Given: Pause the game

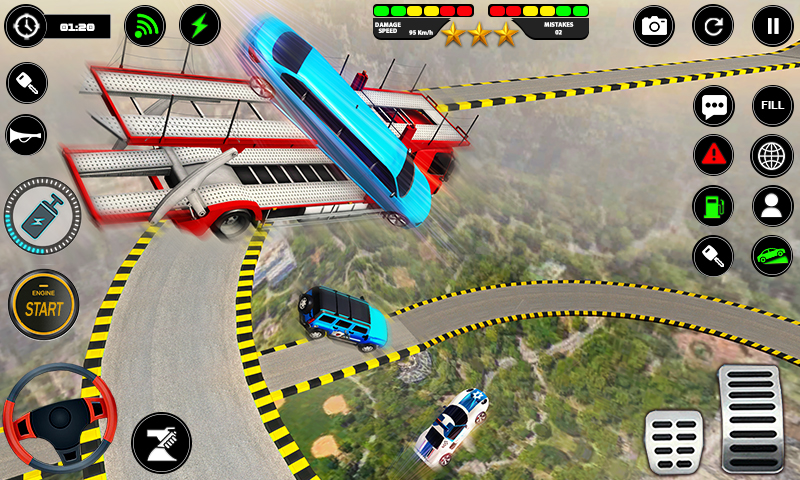Looking at the screenshot, I should (772, 26).
